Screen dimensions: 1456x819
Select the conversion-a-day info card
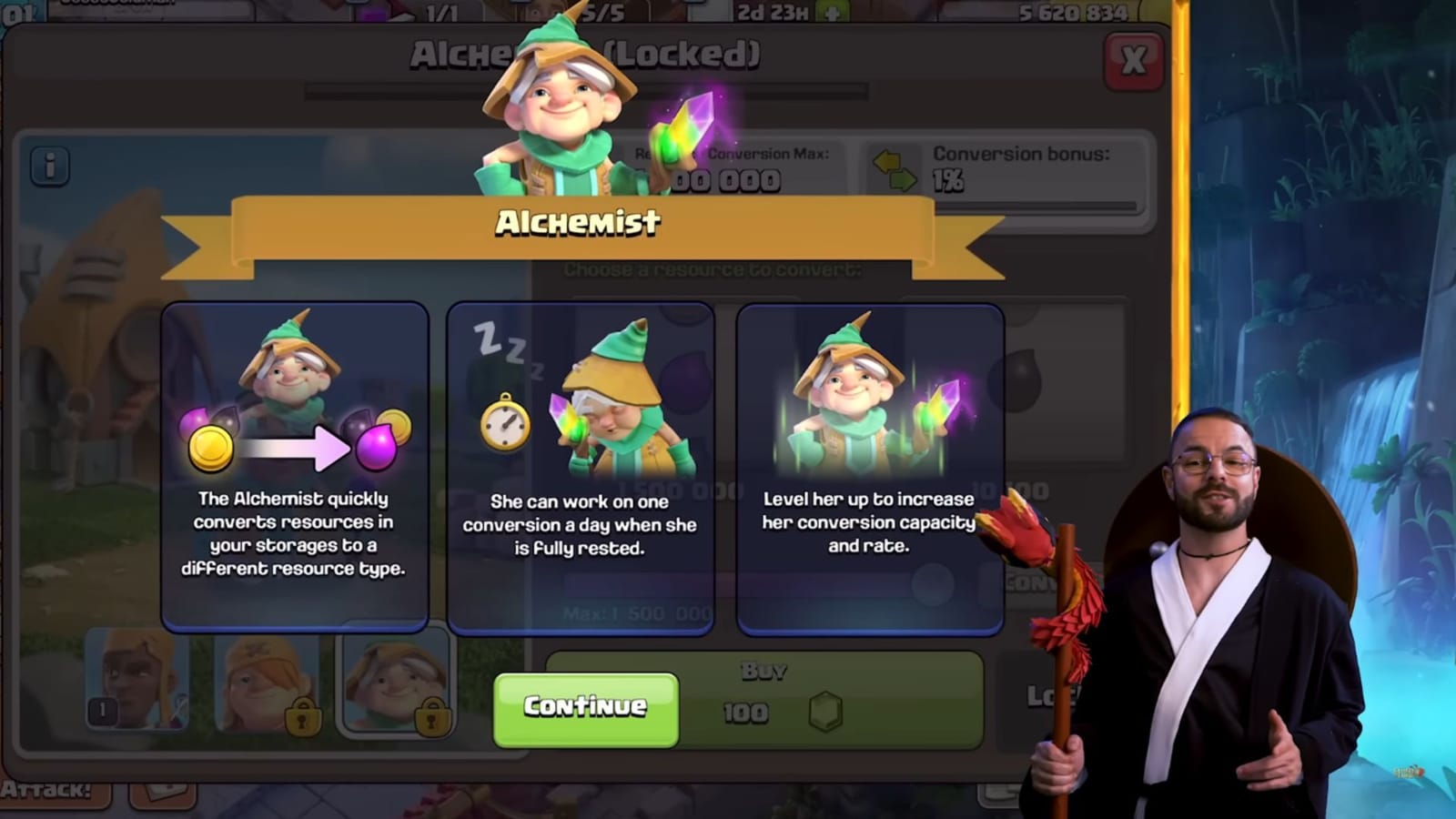(580, 464)
